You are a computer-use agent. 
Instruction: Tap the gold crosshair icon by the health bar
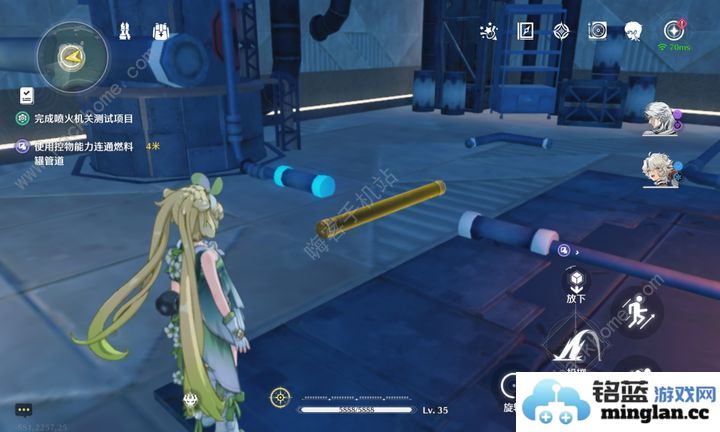[x=279, y=398]
